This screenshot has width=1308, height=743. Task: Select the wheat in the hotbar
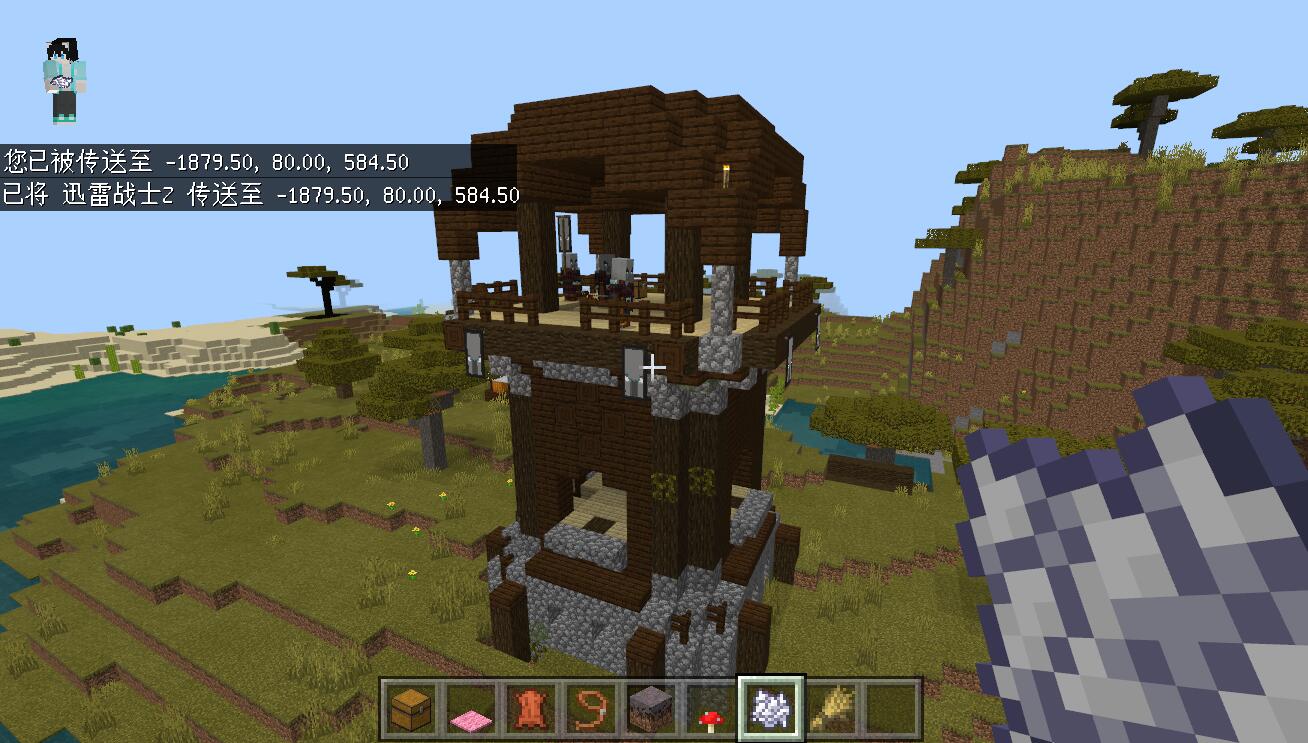tap(830, 709)
